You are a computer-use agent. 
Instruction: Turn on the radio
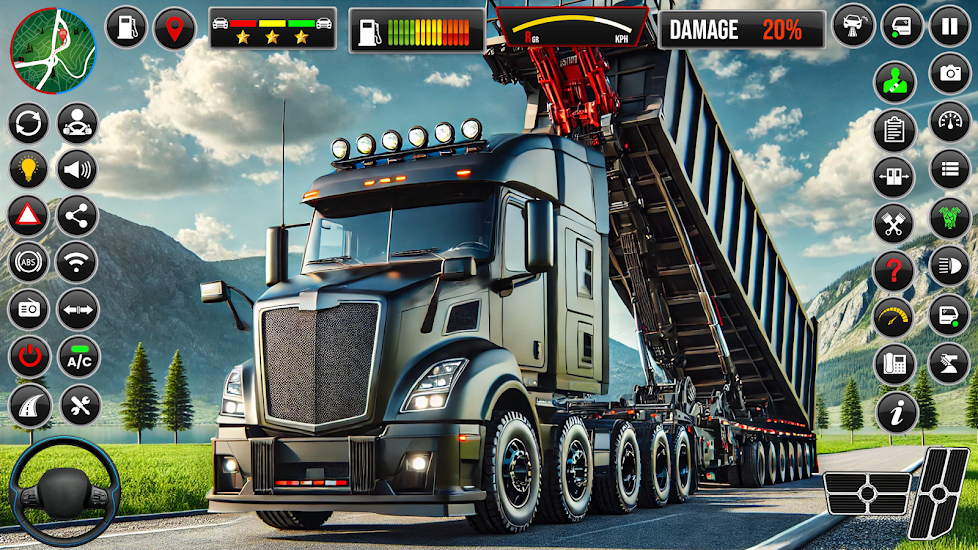click(x=29, y=310)
